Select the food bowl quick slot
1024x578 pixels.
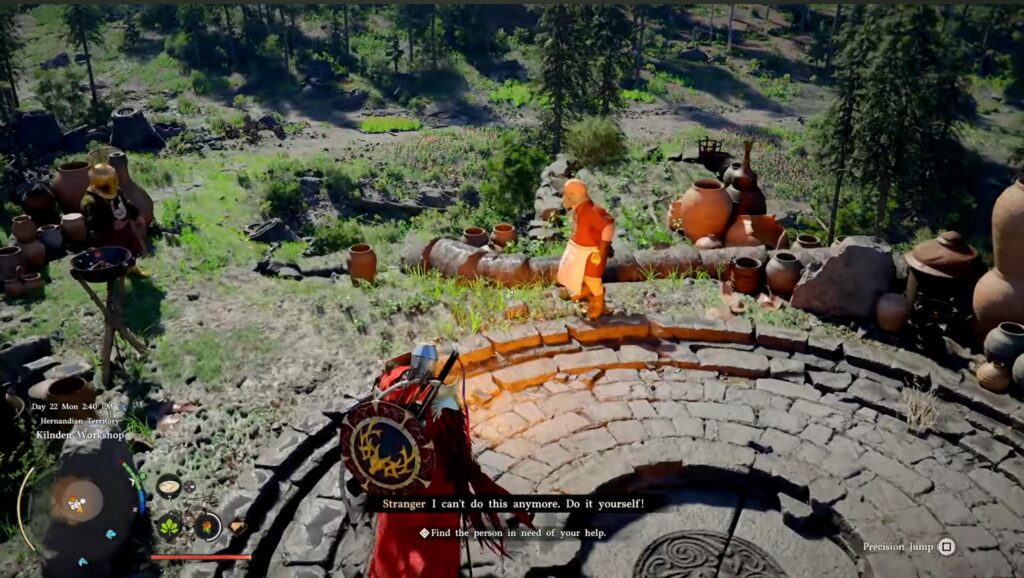[x=169, y=486]
